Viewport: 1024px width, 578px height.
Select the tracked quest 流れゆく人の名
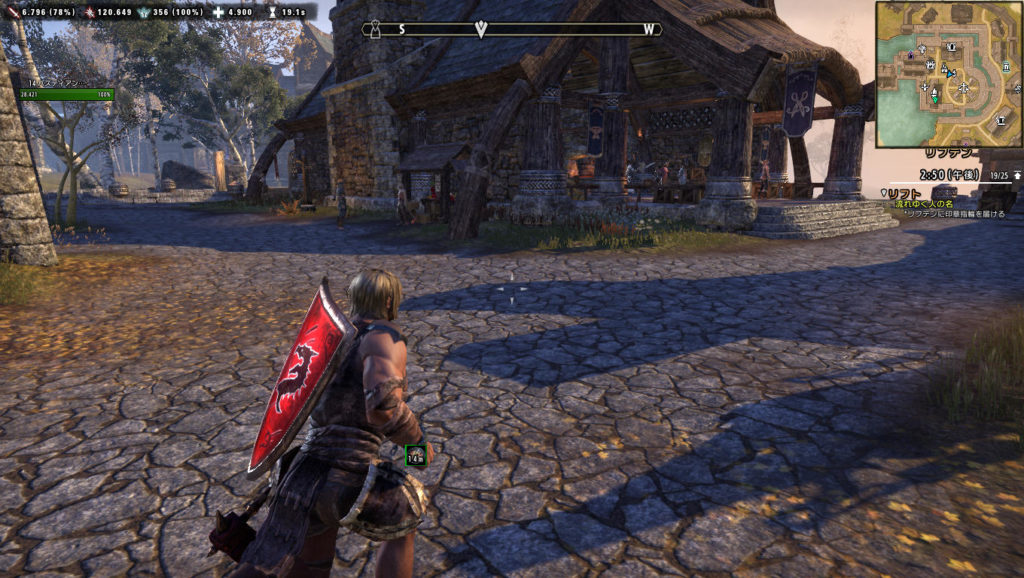point(919,204)
